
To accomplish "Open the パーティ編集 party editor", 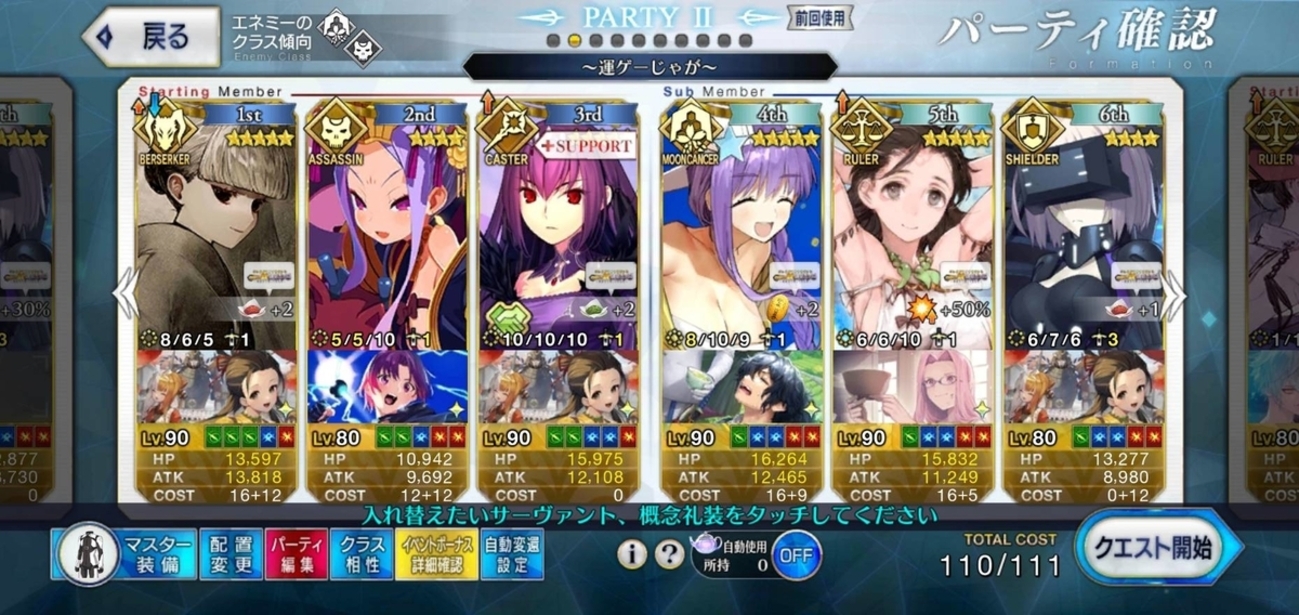I will [296, 554].
